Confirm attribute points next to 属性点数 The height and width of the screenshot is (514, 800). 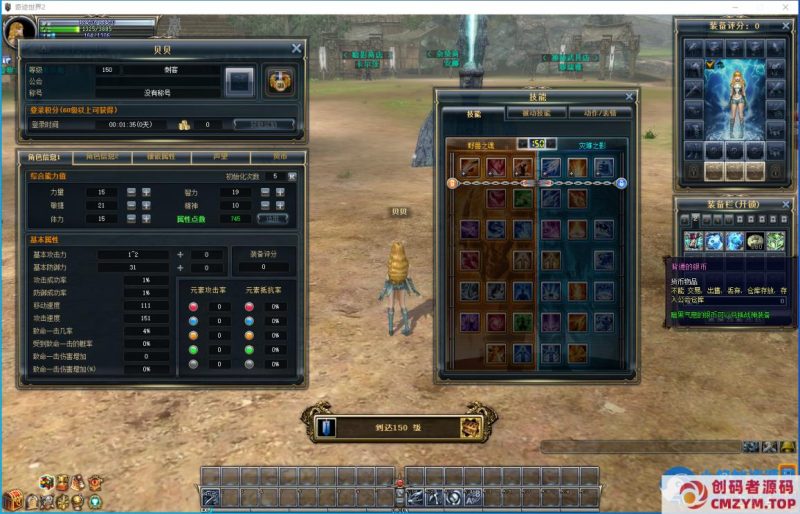click(273, 218)
